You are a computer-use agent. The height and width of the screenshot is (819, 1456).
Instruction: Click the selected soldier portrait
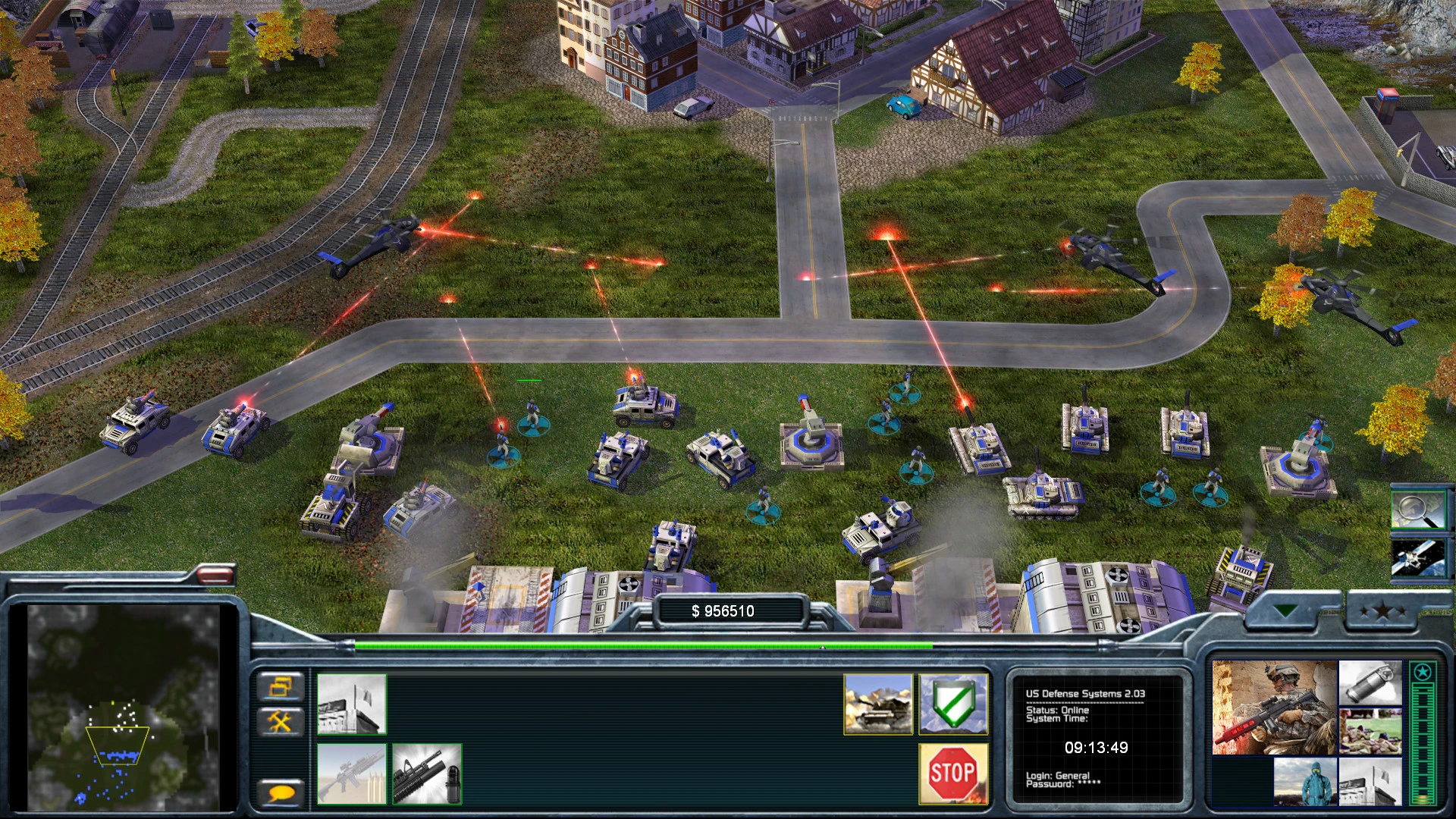[x=1274, y=708]
